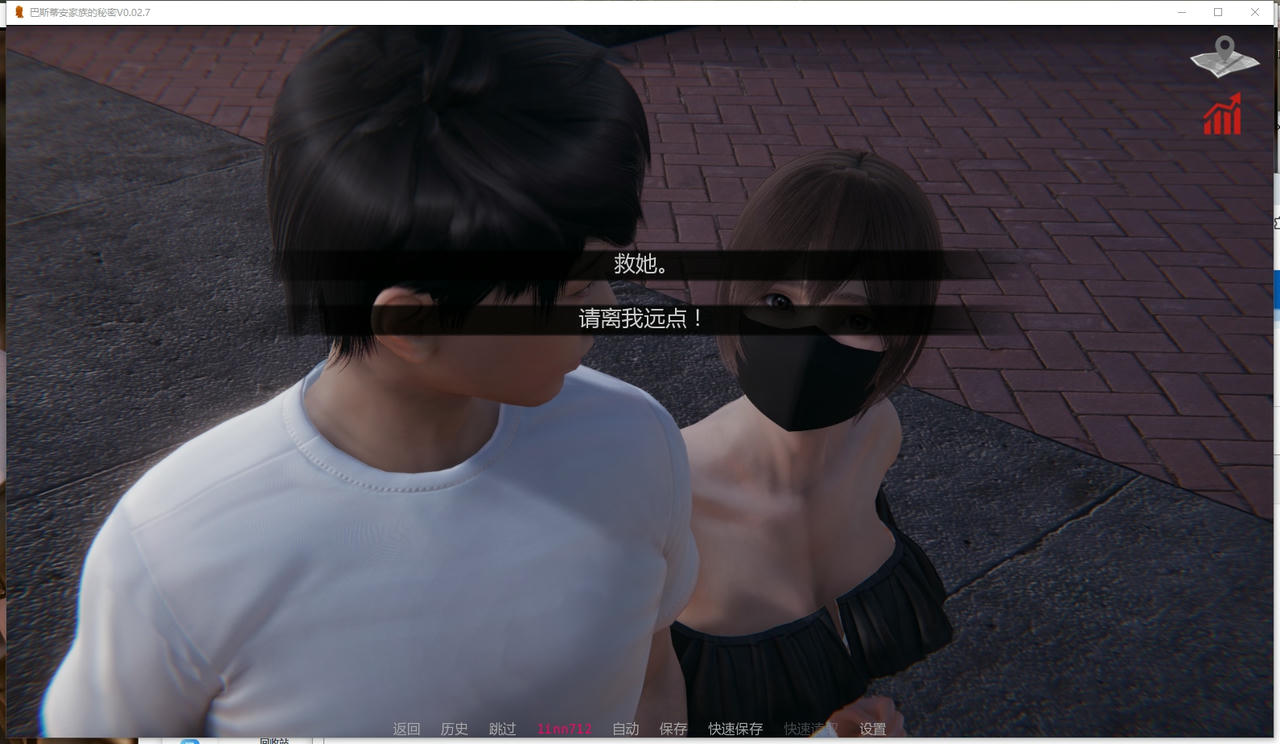
Task: Click the blue window edge on the right
Action: (x=1276, y=290)
